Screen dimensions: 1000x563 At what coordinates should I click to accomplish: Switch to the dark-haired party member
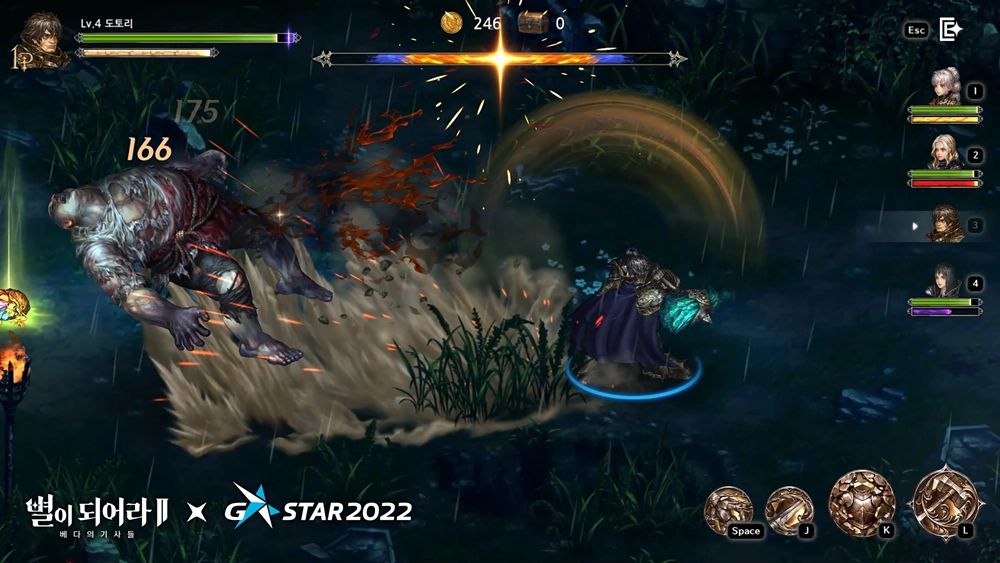(x=945, y=281)
